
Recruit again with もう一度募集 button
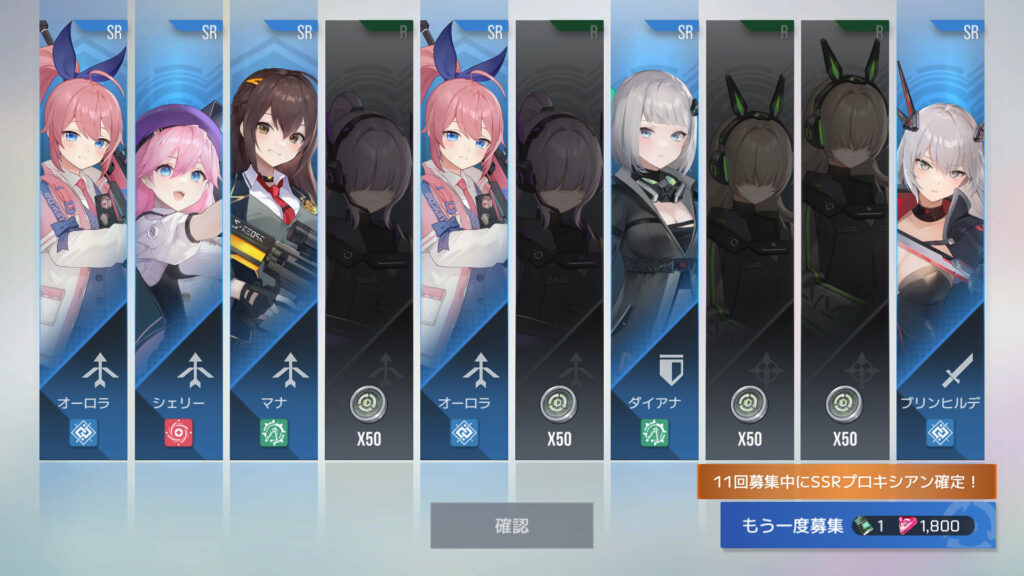(x=857, y=525)
